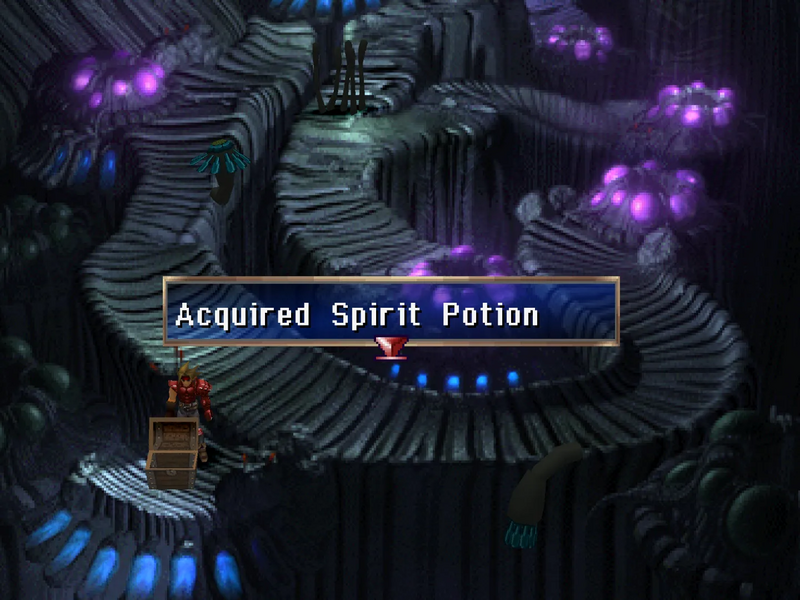Screen dimensions: 800x600
Task: Dismiss the Acquired Spirit Potion message box
Action: [x=391, y=312]
